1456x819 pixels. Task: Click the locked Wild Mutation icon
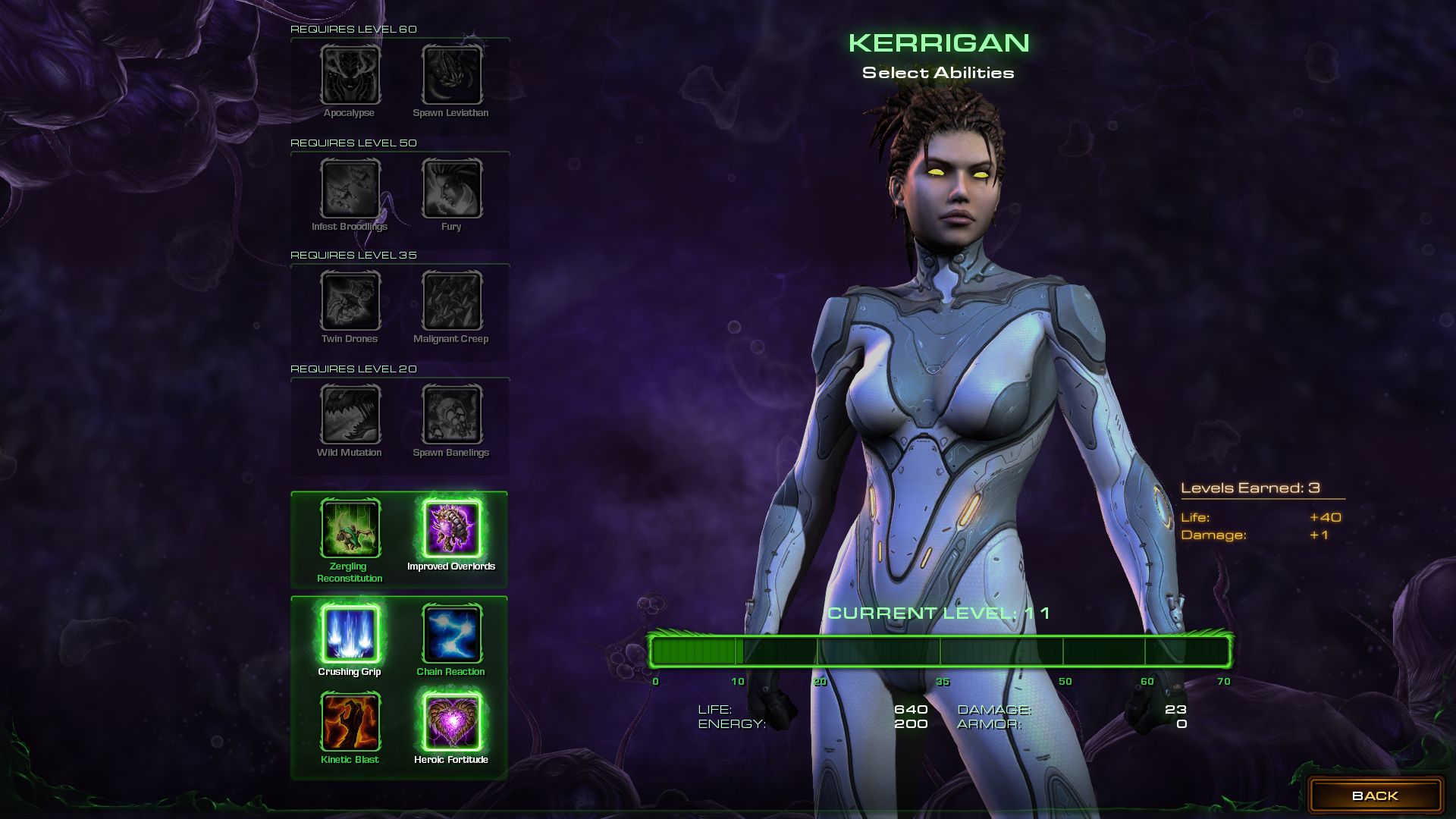point(350,415)
